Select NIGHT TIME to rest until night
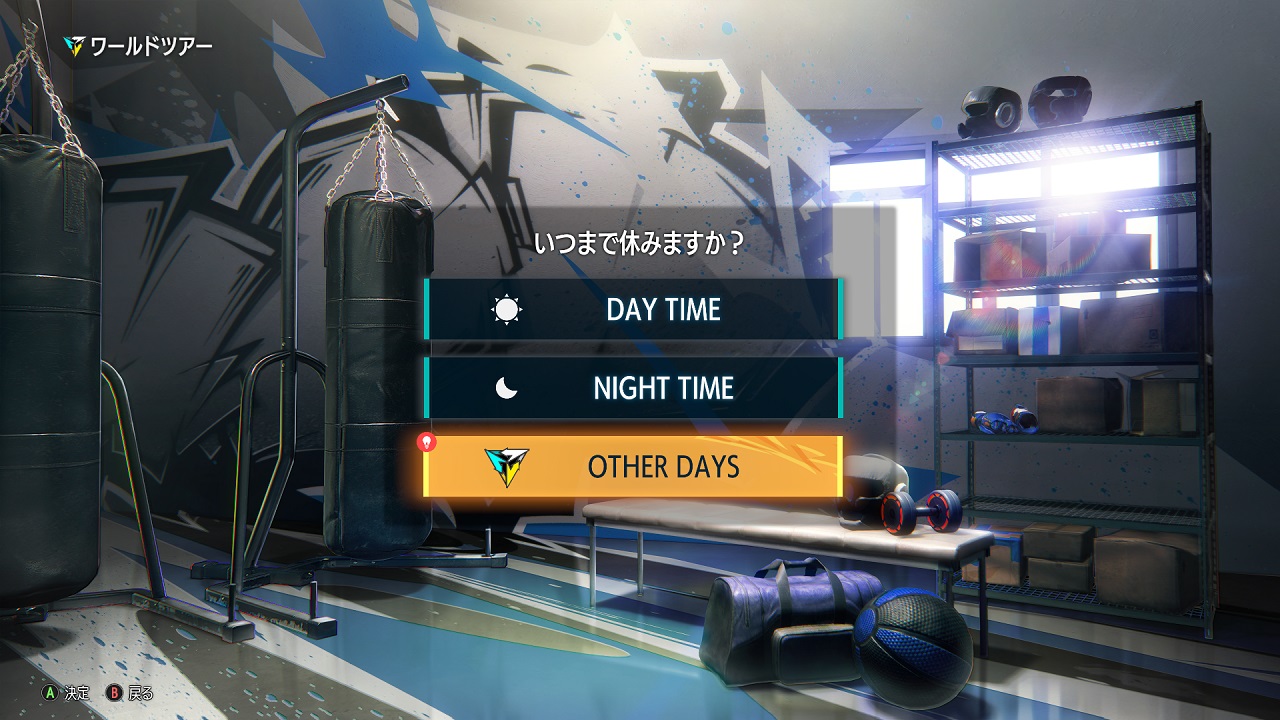This screenshot has height=720, width=1280. (x=632, y=388)
